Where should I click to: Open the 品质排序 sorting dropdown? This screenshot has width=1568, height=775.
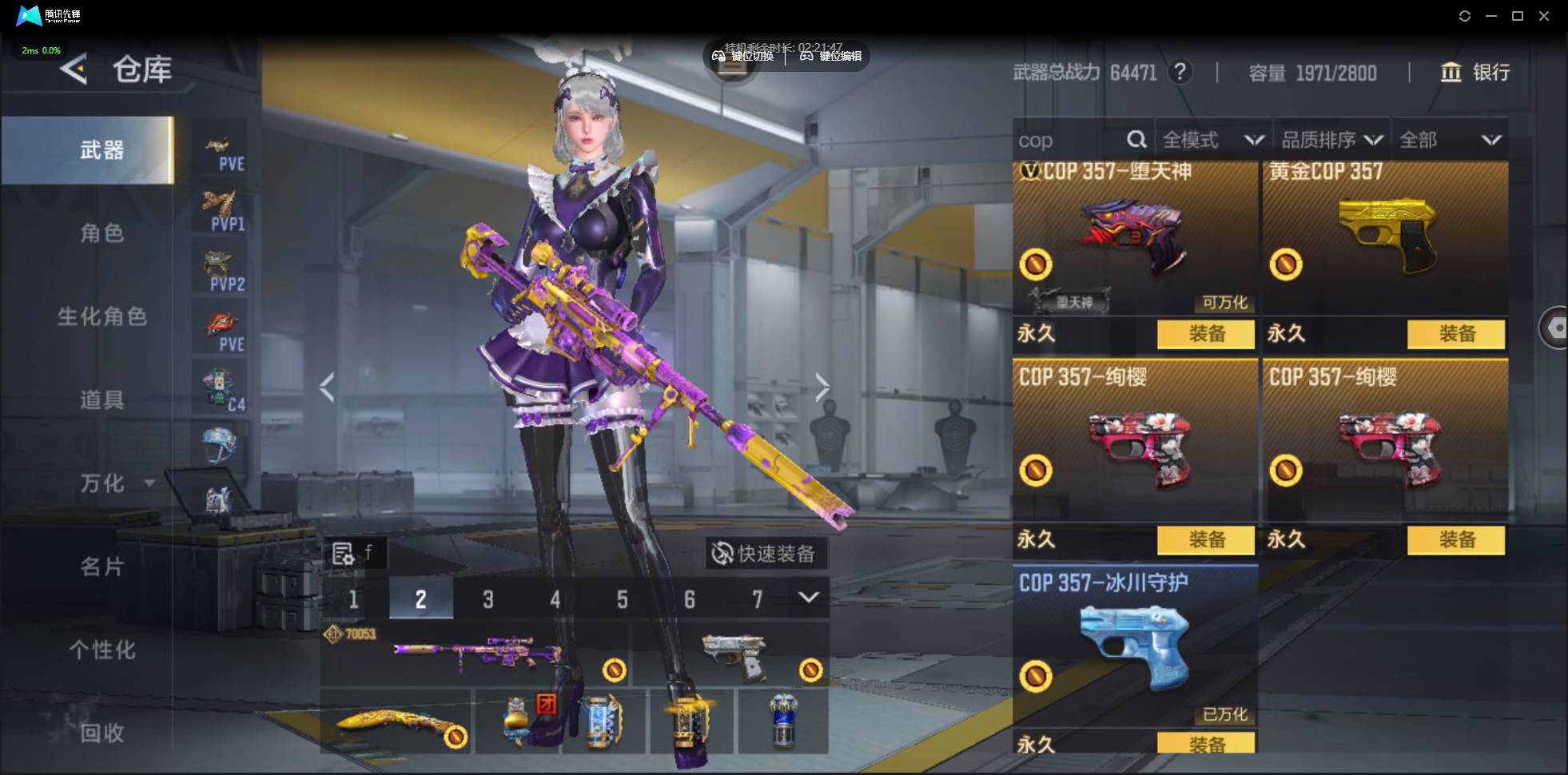(x=1331, y=141)
